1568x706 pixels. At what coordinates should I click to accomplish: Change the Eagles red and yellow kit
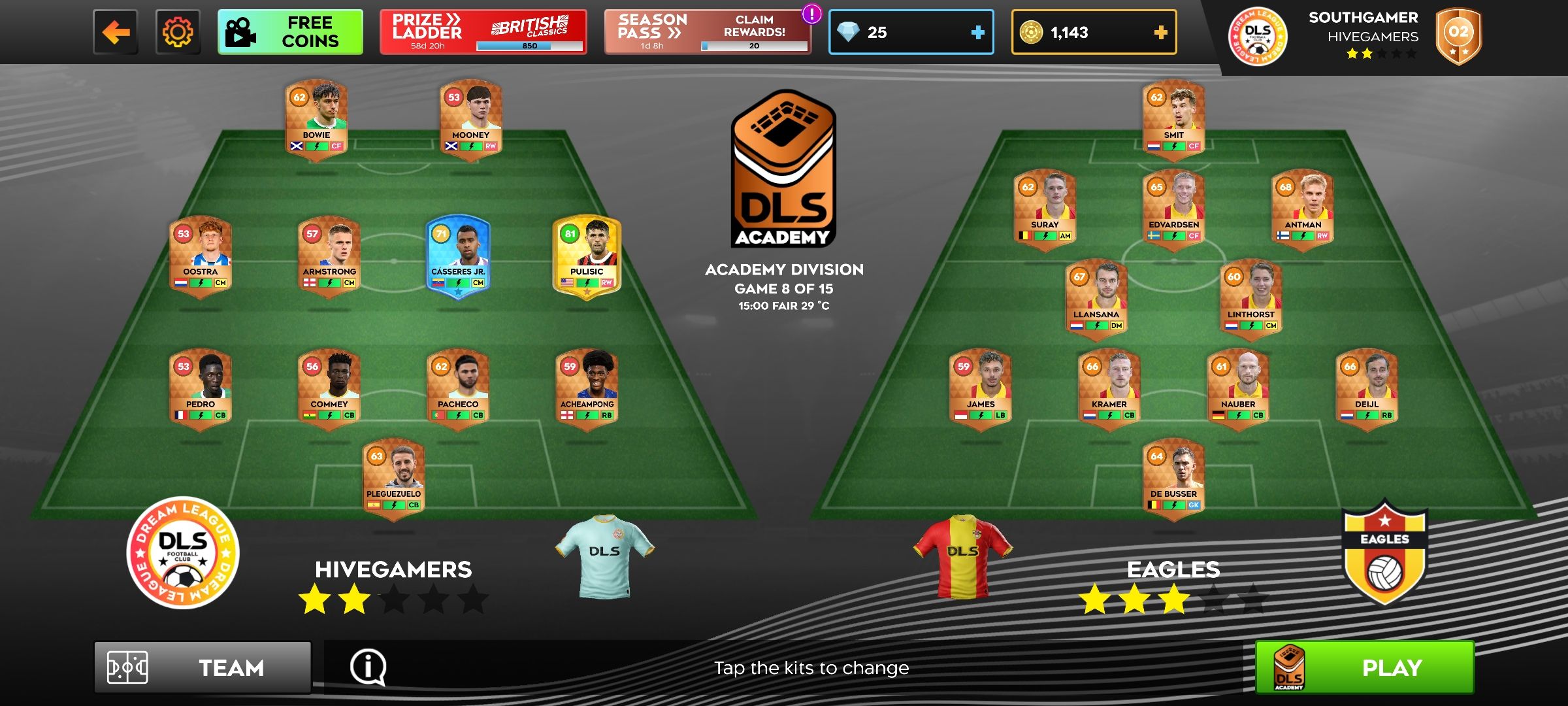pyautogui.click(x=962, y=556)
